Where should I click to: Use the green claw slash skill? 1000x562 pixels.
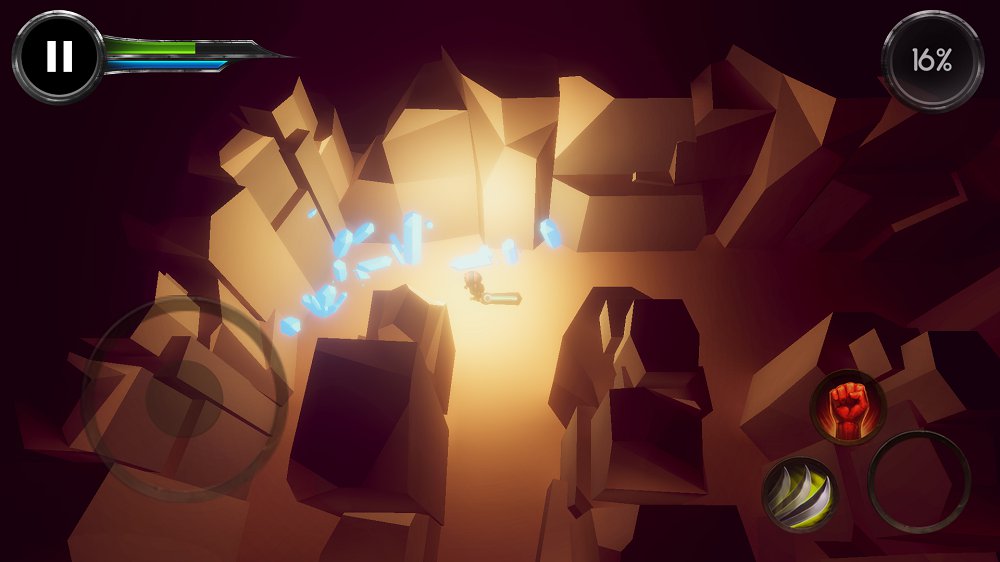point(799,493)
